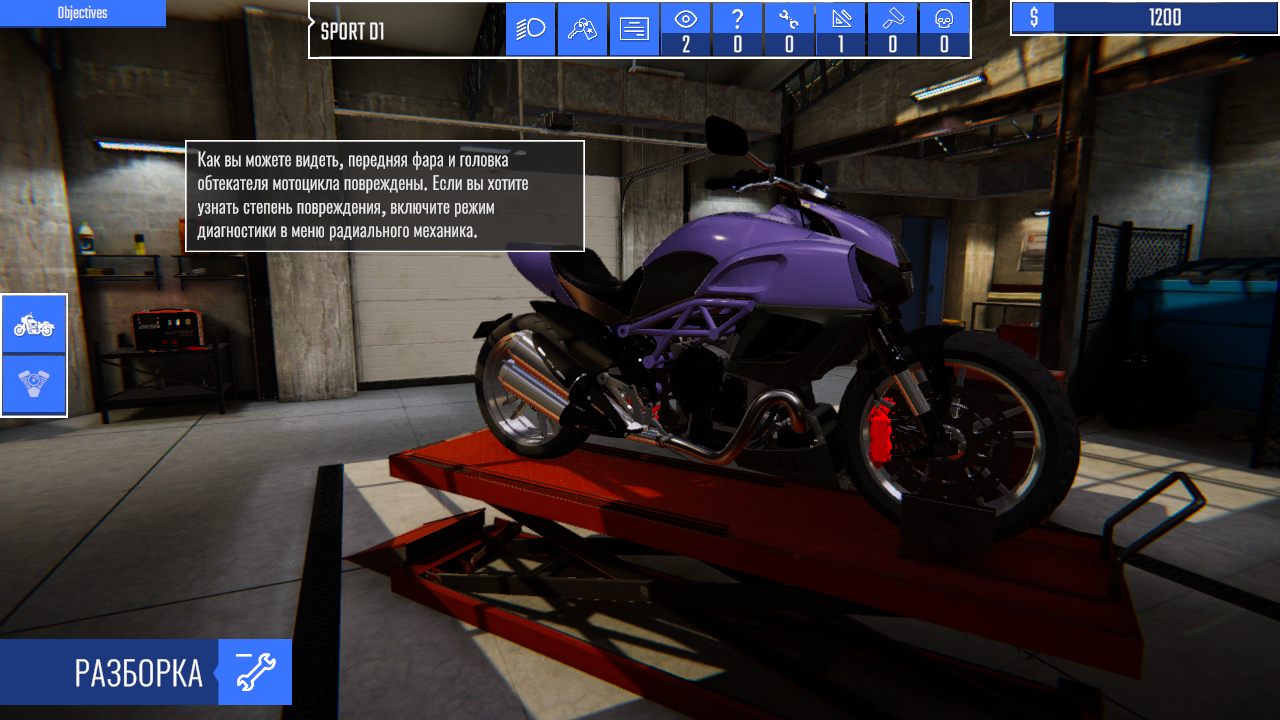Click the ruler examination counter icon

(840, 22)
